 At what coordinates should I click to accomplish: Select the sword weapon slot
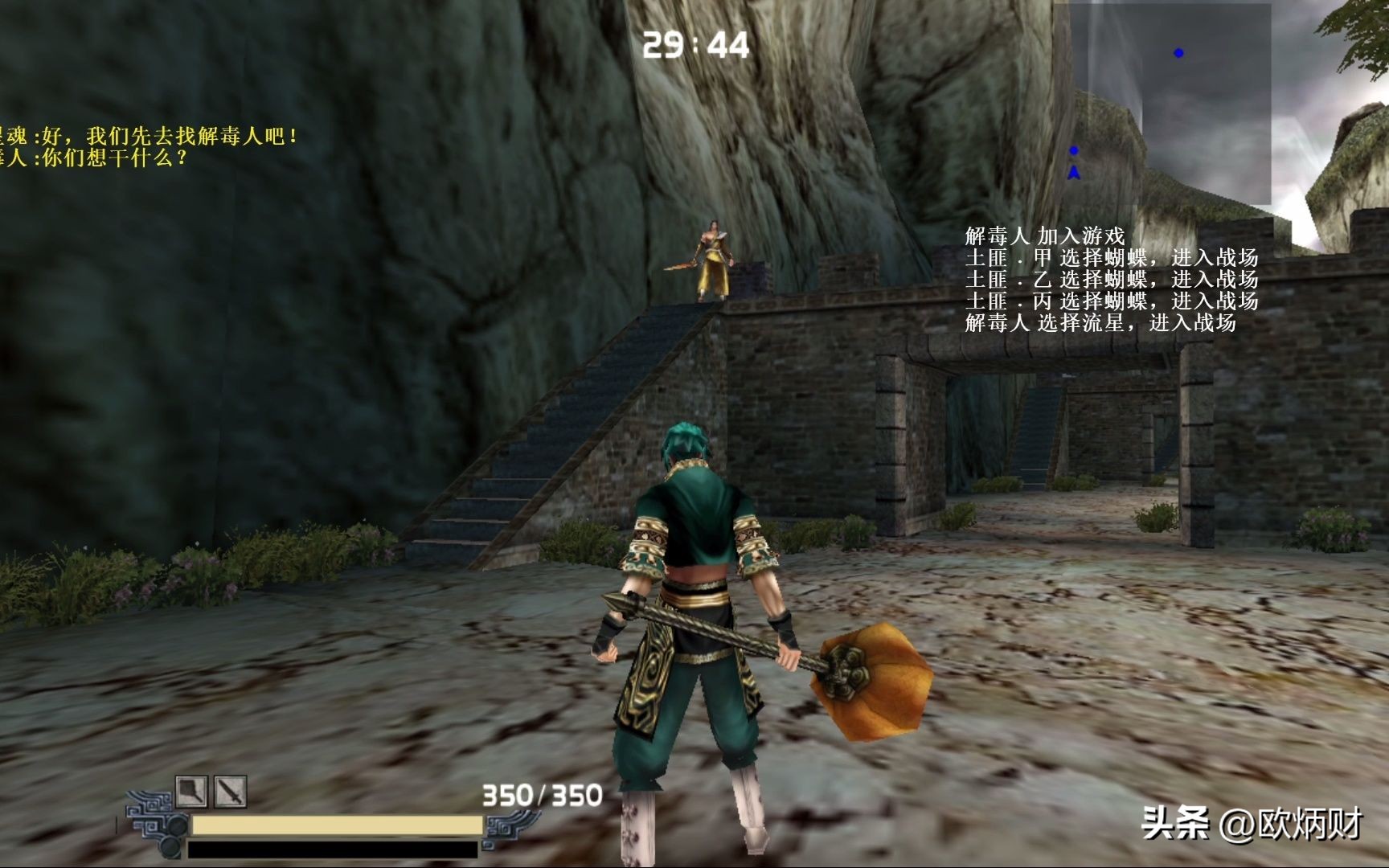[230, 792]
